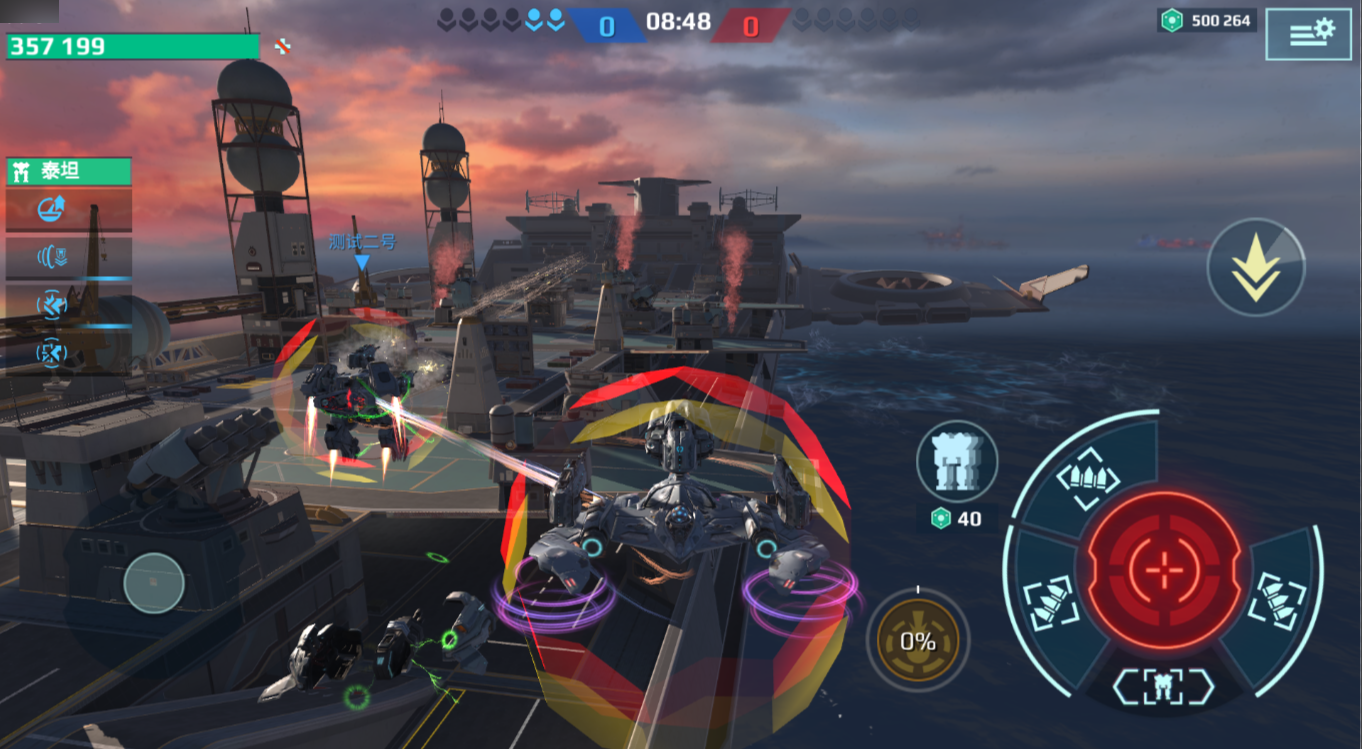The height and width of the screenshot is (749, 1362).
Task: Select the 泰坦 titan label
Action: coord(69,172)
